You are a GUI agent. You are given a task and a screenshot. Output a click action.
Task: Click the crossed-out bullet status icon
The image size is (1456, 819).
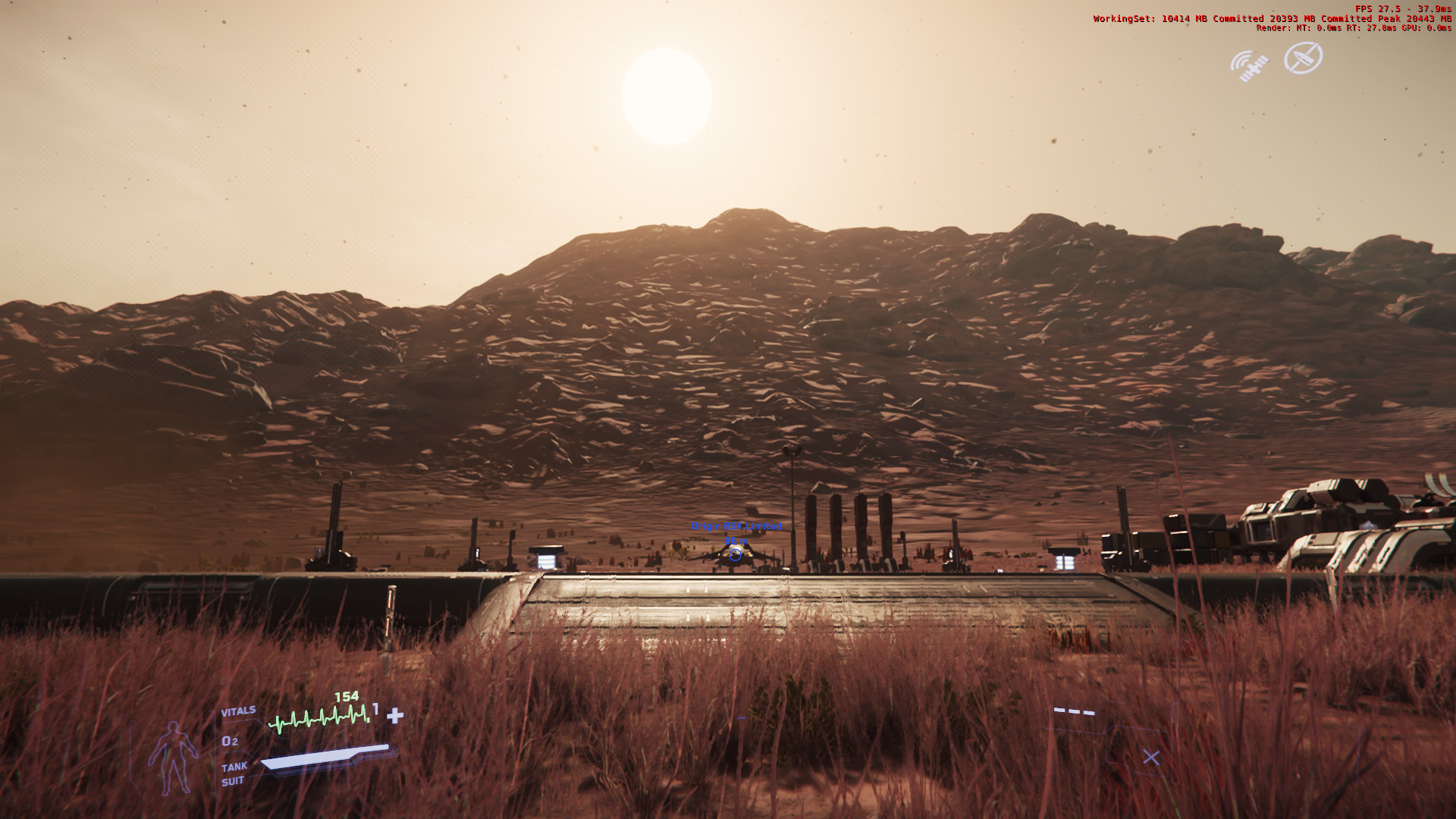tap(1303, 58)
